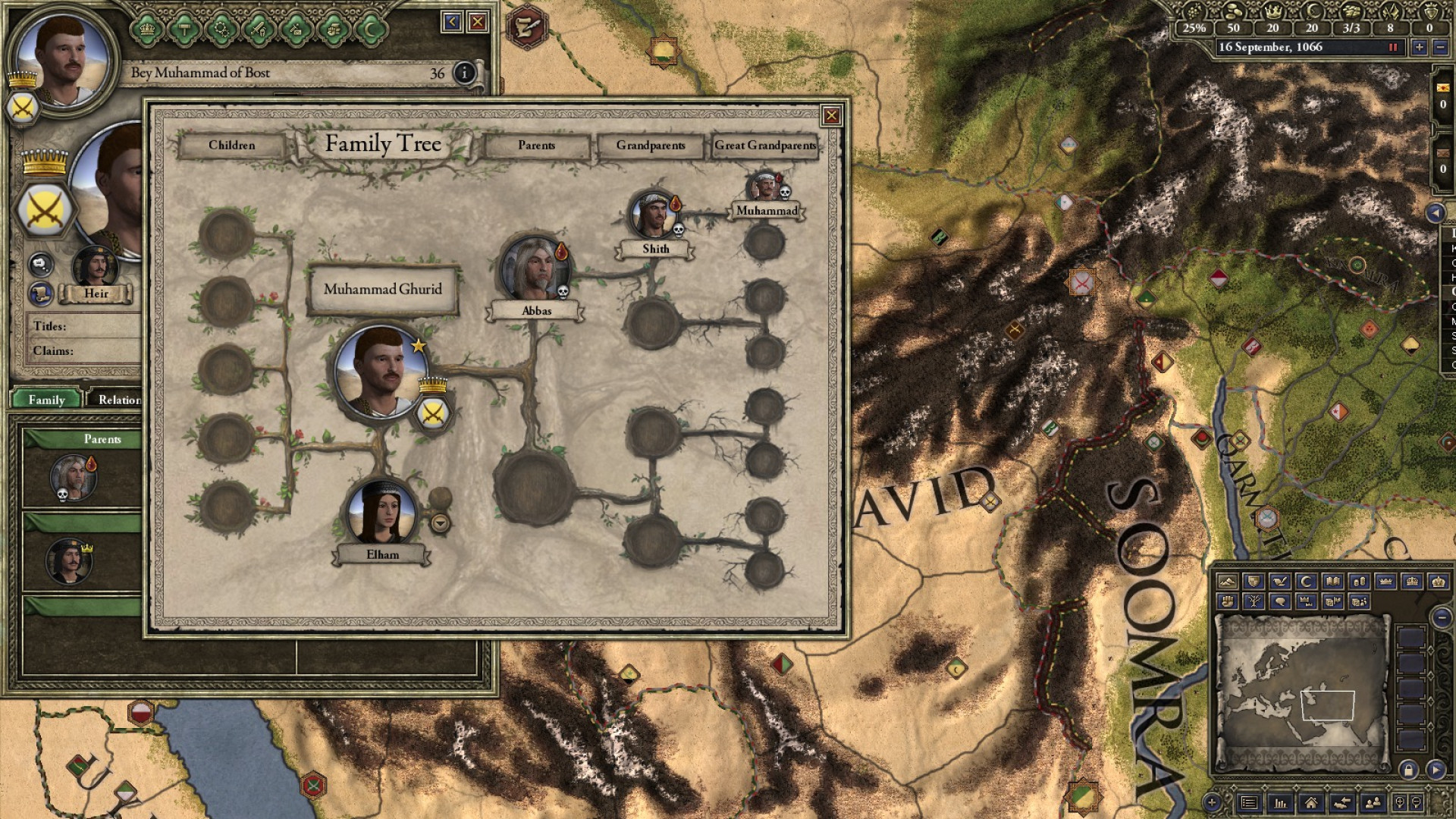Toggle pause on the date bar
Viewport: 1456px width, 819px height.
pyautogui.click(x=1392, y=47)
